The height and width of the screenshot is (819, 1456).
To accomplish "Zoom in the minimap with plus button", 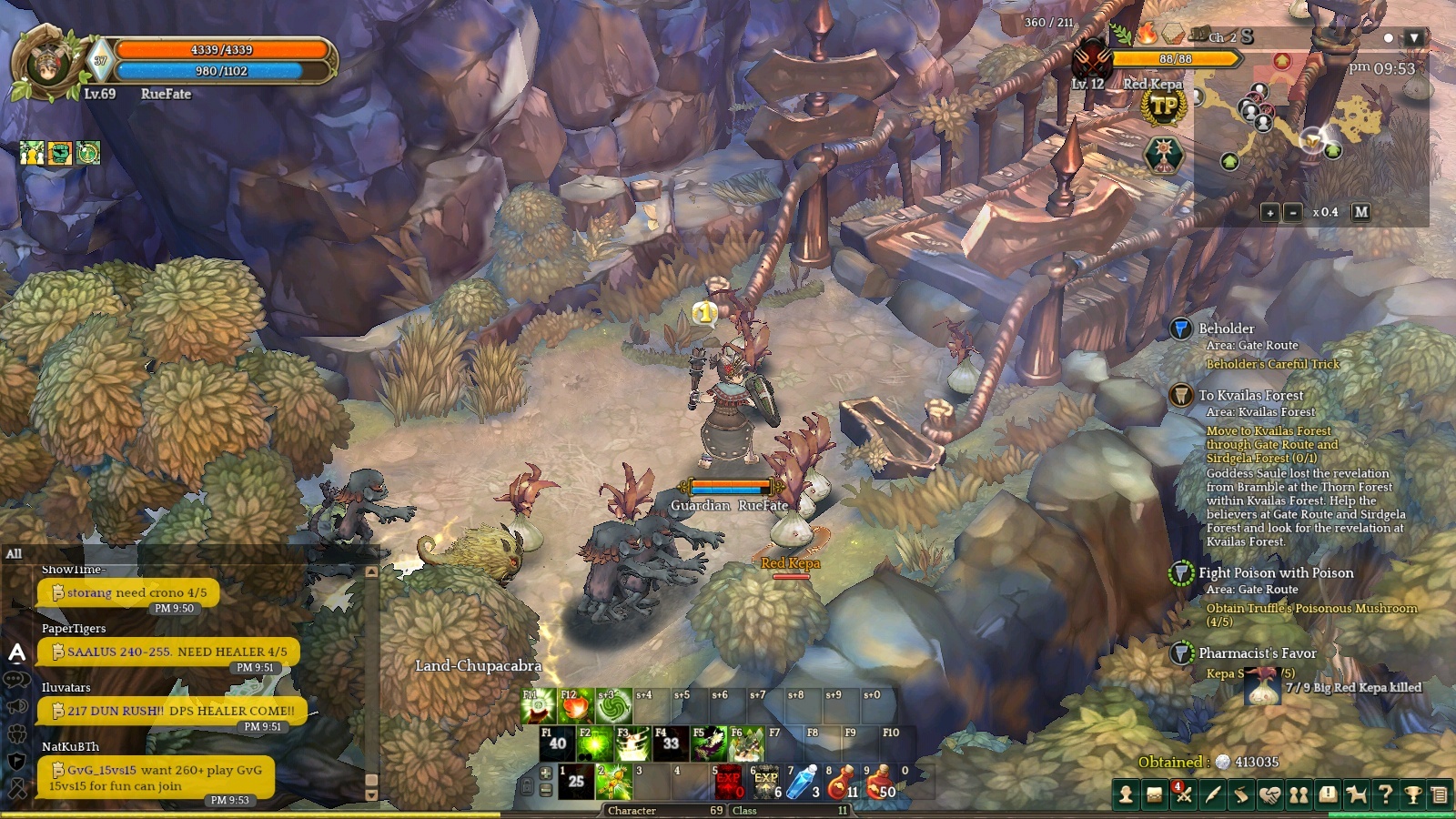I will 1269,212.
